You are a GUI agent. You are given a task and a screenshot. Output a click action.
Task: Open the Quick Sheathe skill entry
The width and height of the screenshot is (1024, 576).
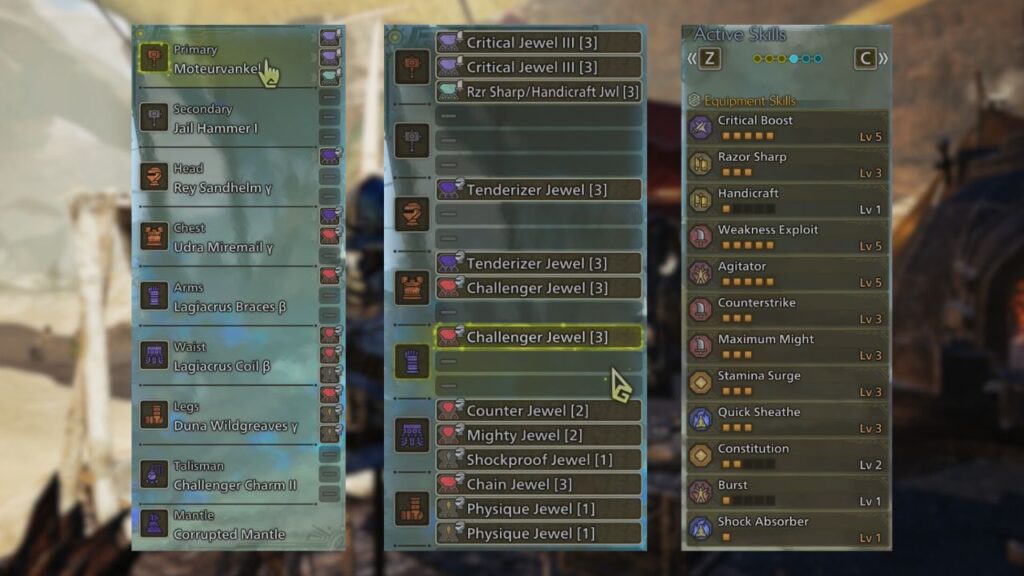[x=786, y=420]
